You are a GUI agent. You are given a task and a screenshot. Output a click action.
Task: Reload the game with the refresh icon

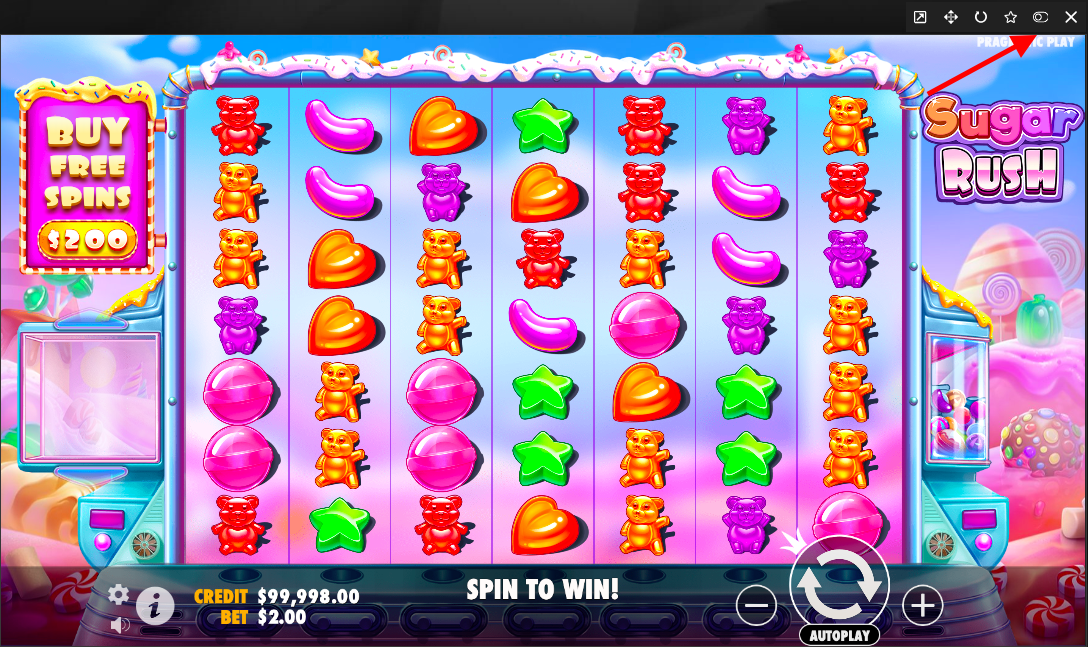click(981, 17)
